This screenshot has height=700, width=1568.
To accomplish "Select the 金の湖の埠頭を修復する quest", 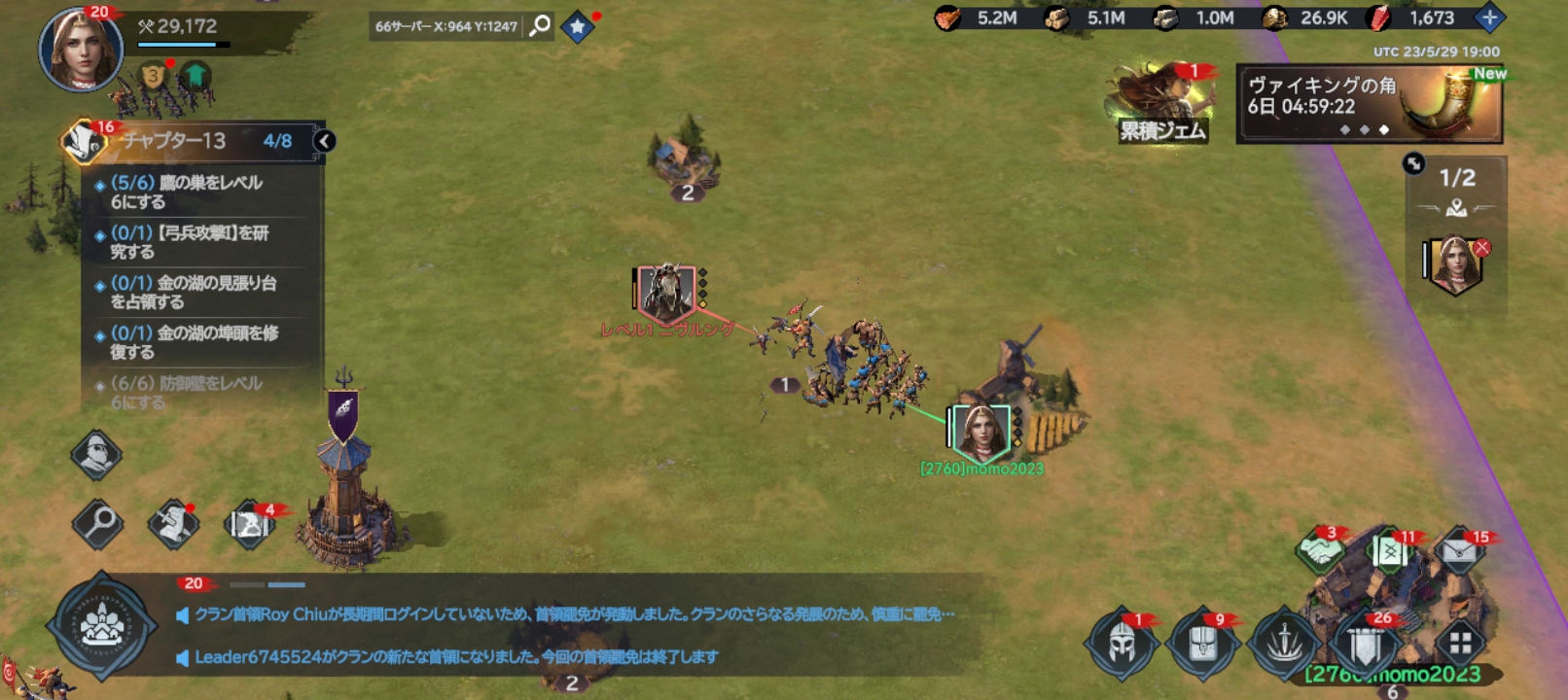I will point(199,342).
